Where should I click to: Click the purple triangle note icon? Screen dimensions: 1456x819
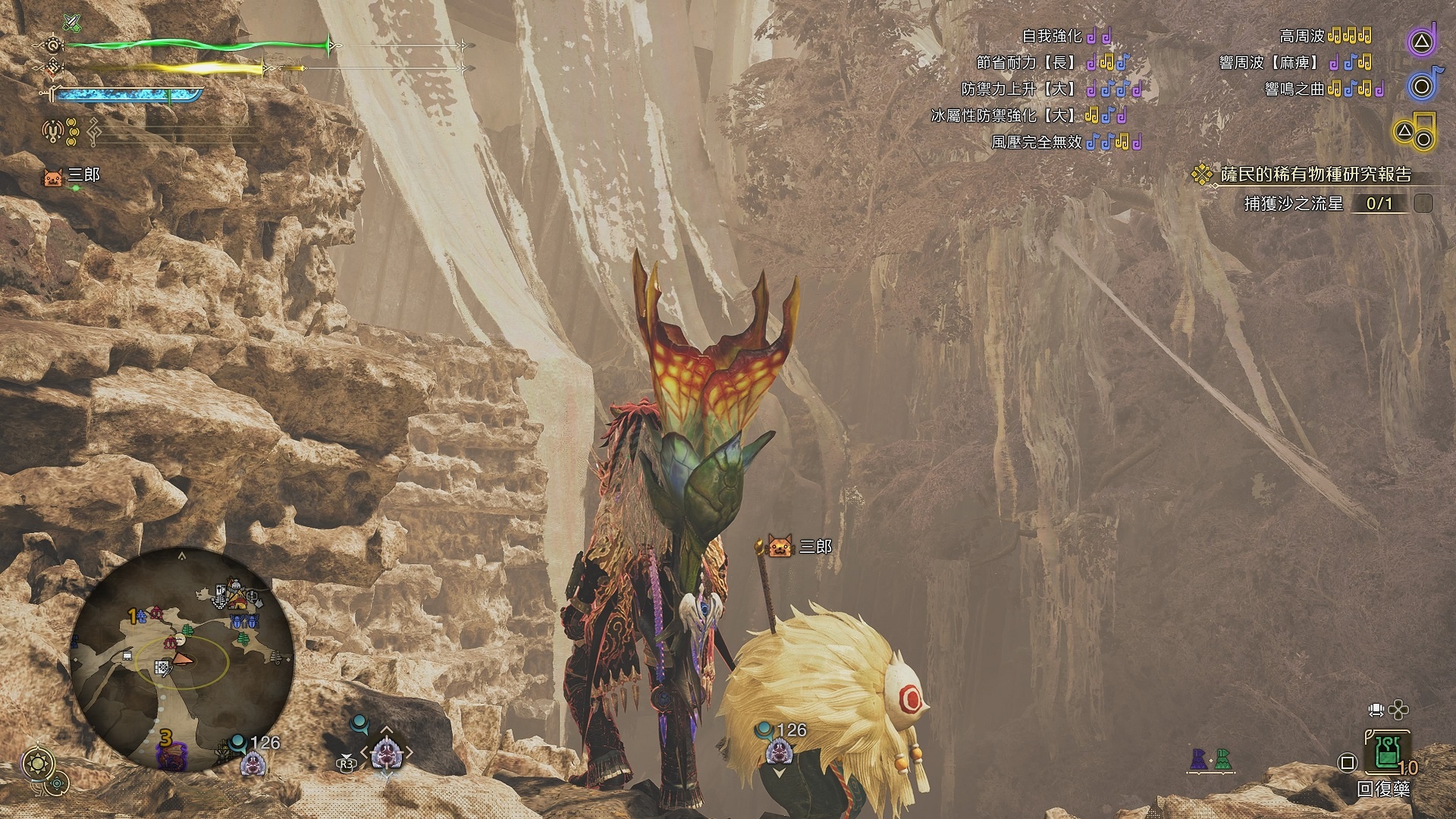point(1423,42)
